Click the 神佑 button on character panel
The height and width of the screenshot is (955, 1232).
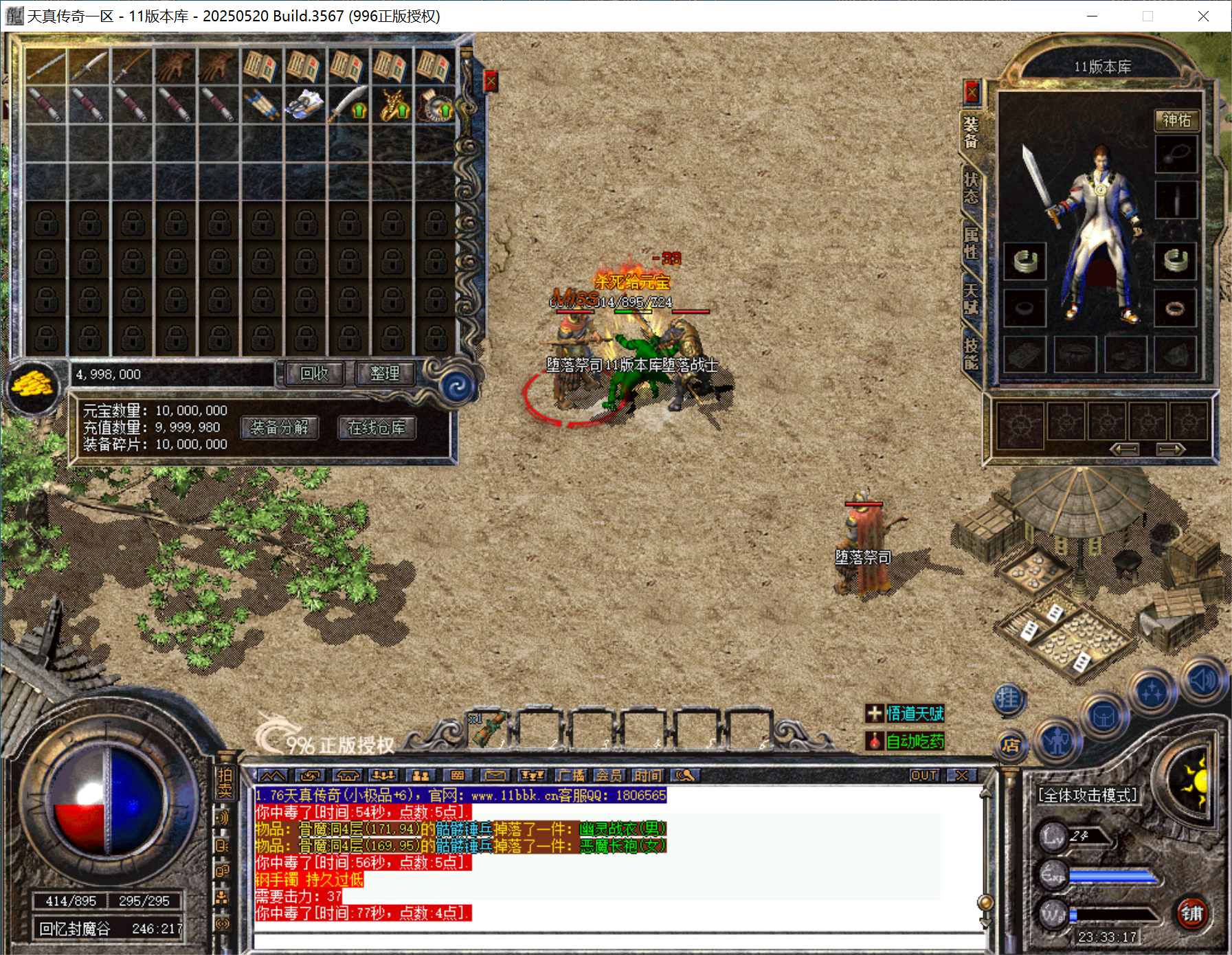[1176, 120]
